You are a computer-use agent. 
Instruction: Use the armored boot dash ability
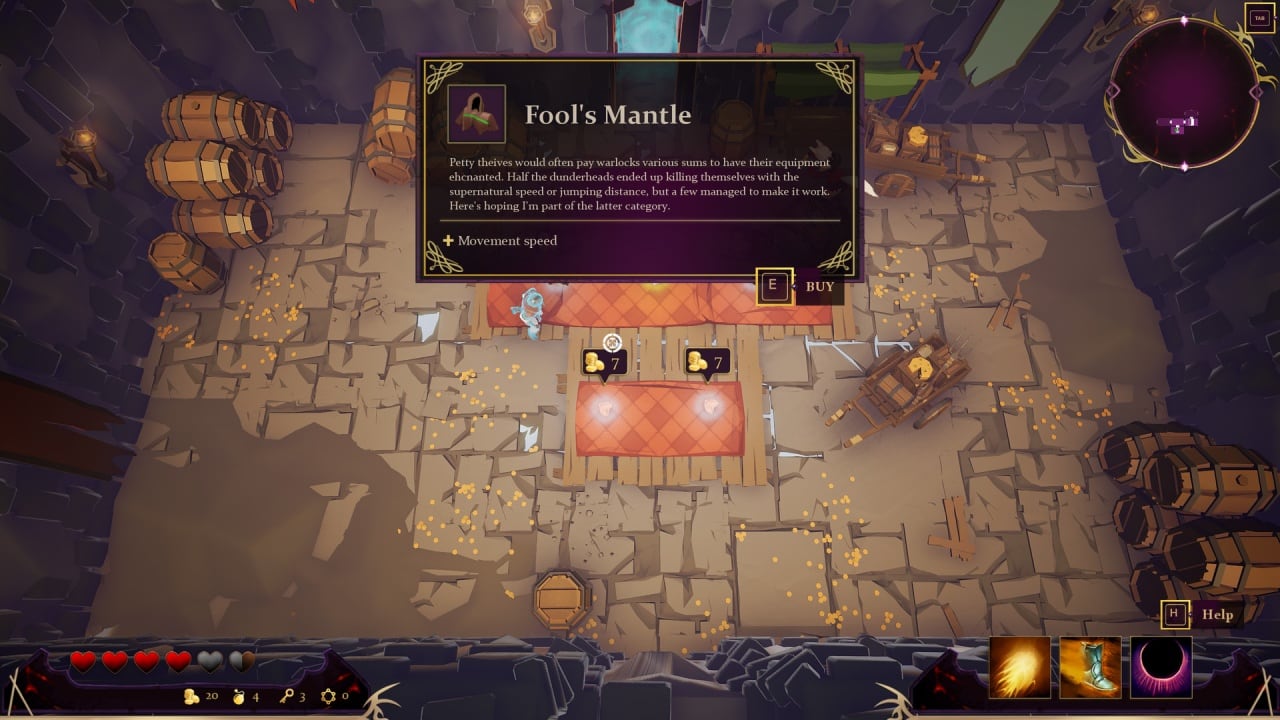pyautogui.click(x=1091, y=667)
